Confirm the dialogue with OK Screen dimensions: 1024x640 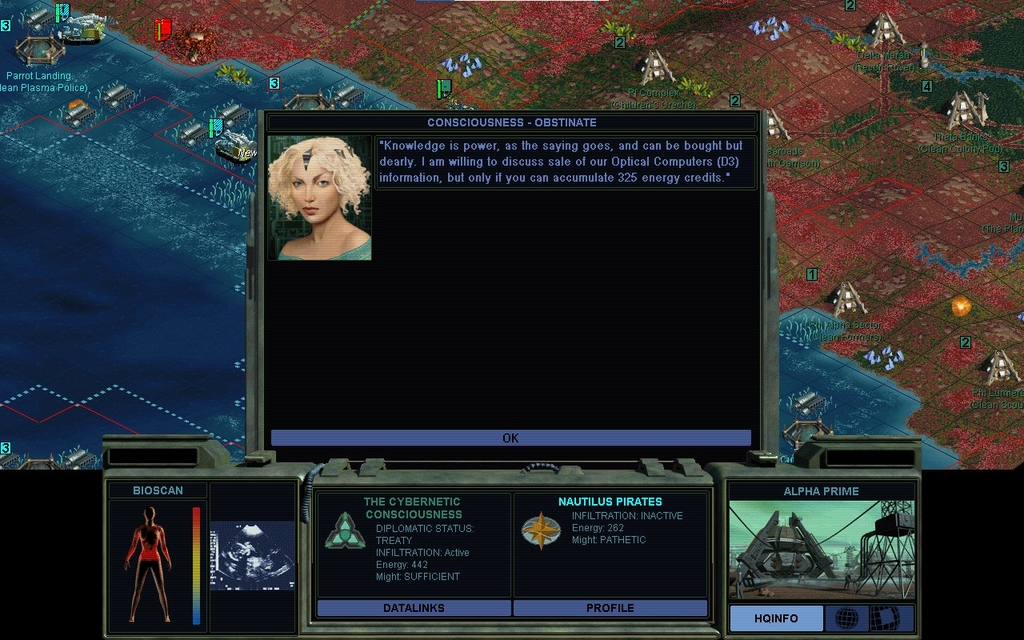coord(510,438)
